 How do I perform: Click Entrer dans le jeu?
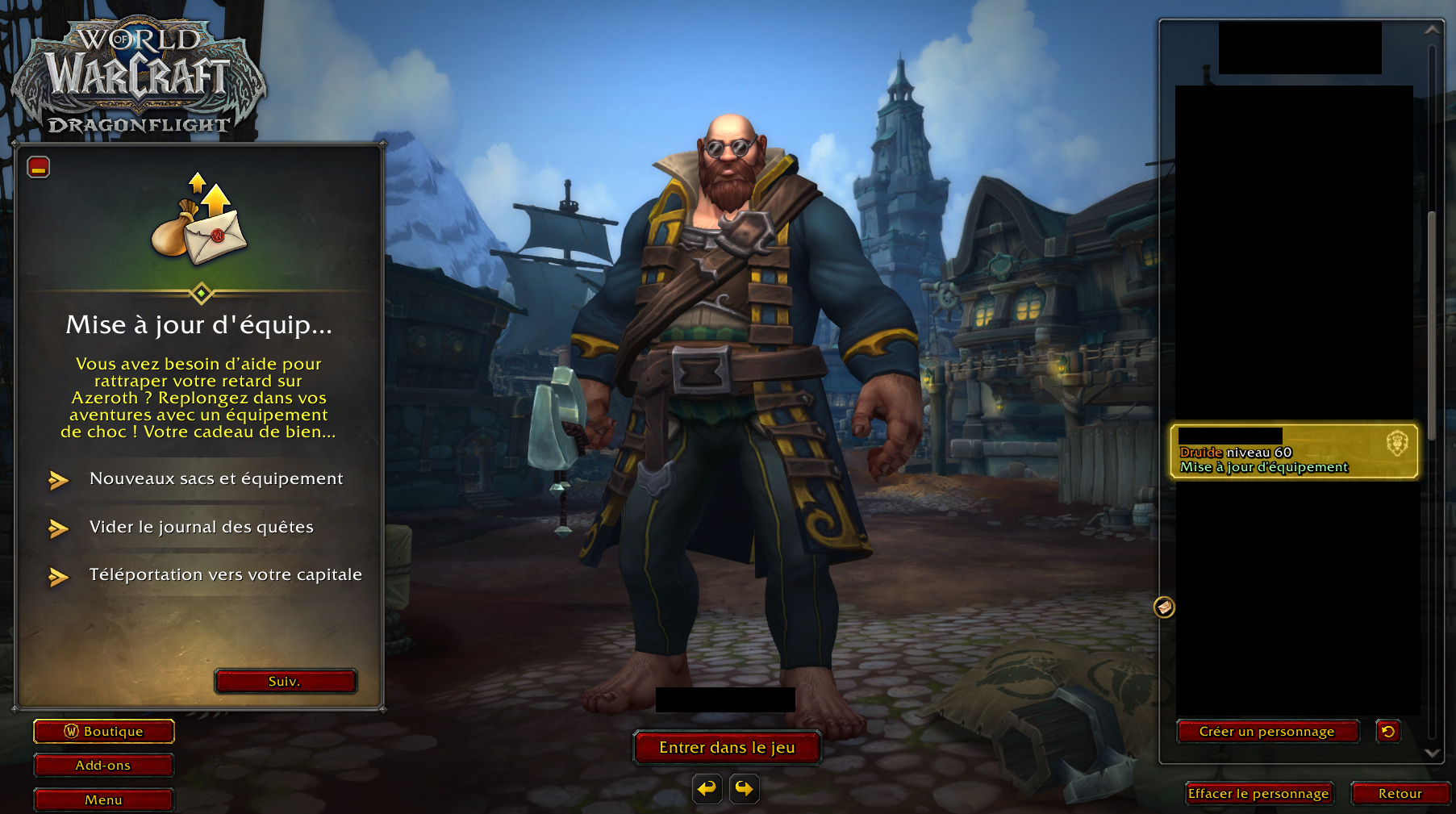(727, 748)
